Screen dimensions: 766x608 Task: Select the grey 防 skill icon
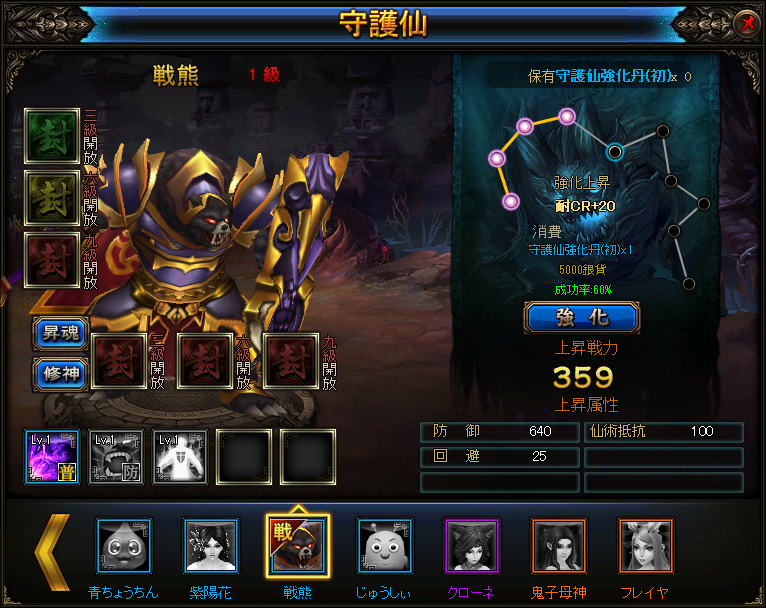click(116, 457)
